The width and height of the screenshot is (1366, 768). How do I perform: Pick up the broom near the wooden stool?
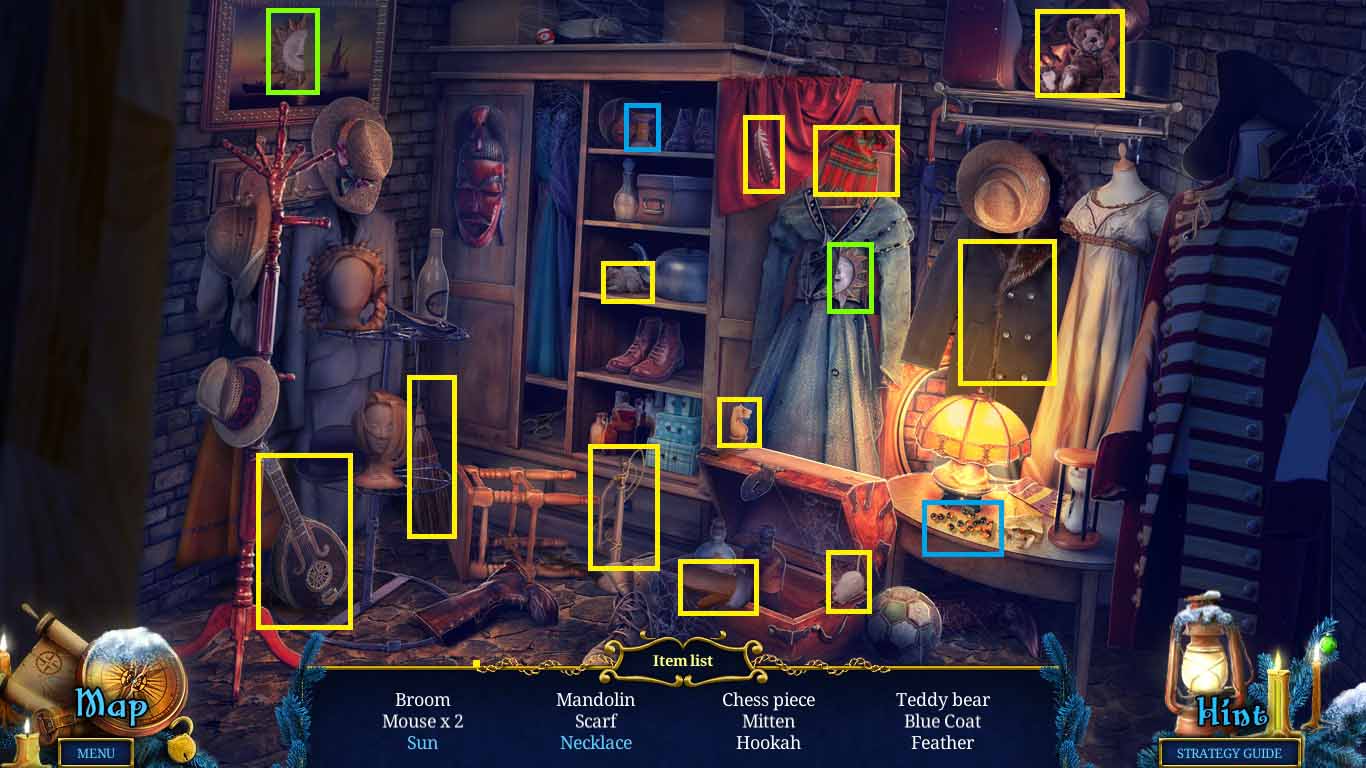coord(432,455)
